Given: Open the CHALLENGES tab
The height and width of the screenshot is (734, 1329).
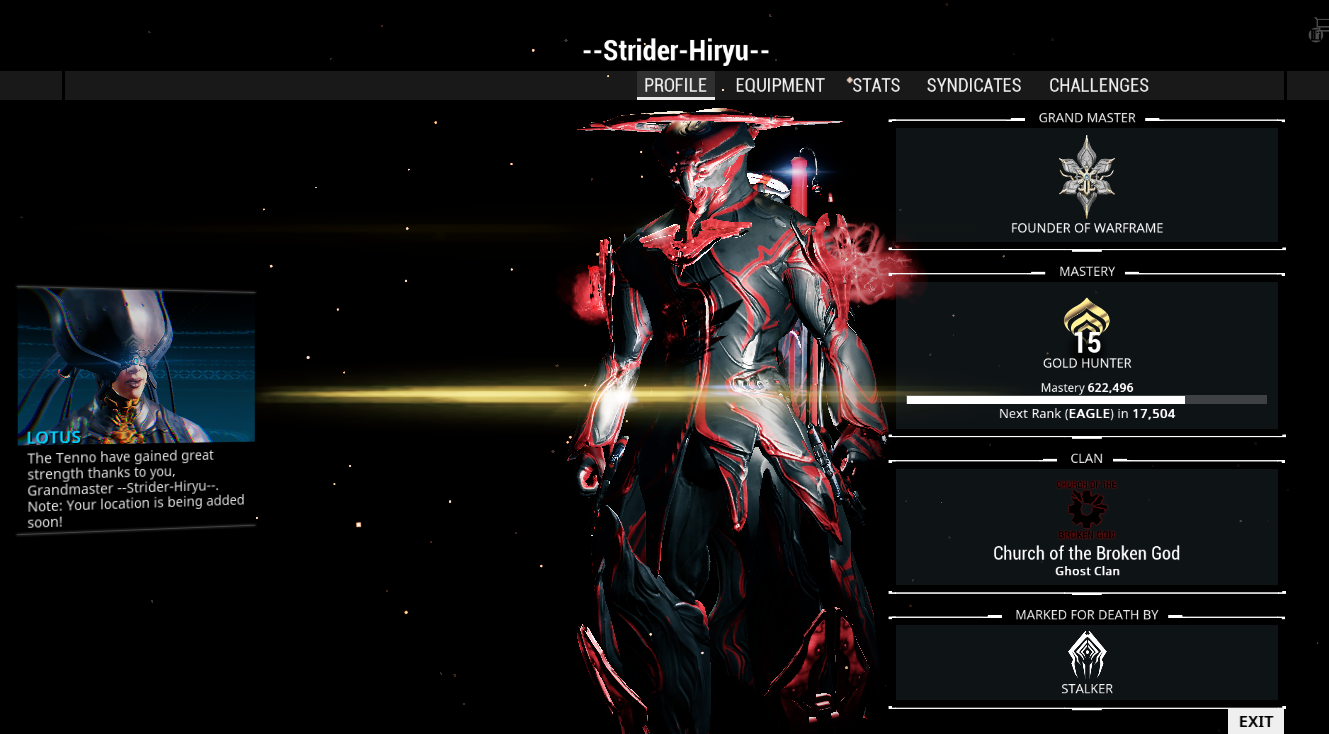Looking at the screenshot, I should coord(1098,85).
